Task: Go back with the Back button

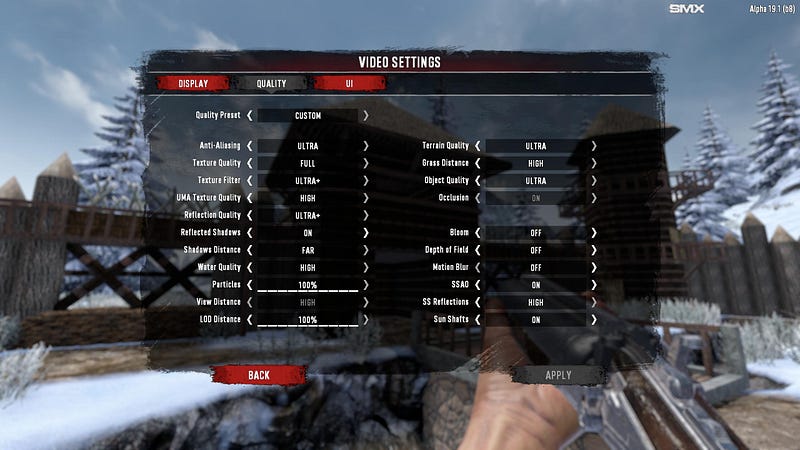Action: click(x=259, y=375)
